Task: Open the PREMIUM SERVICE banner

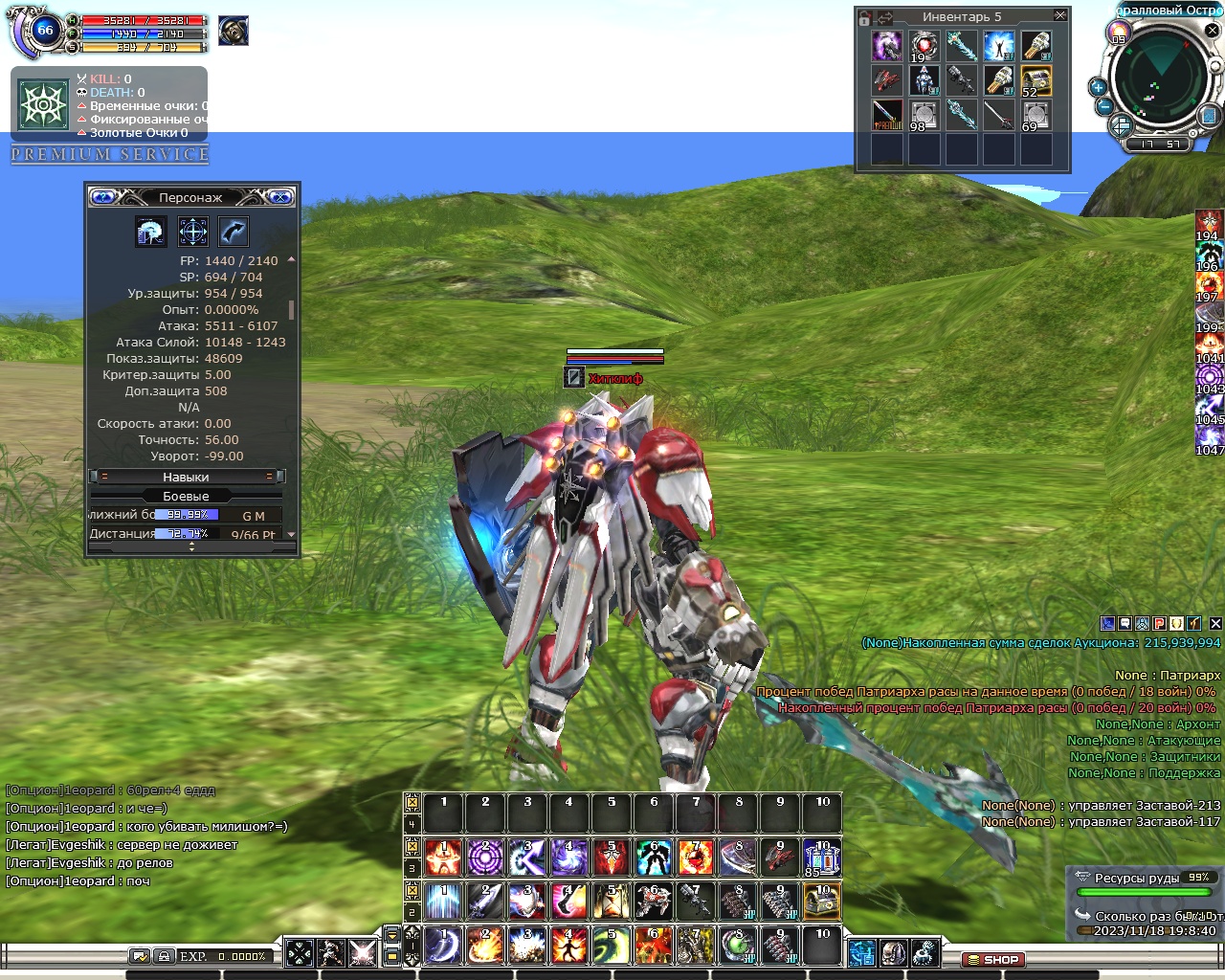Action: tap(110, 154)
